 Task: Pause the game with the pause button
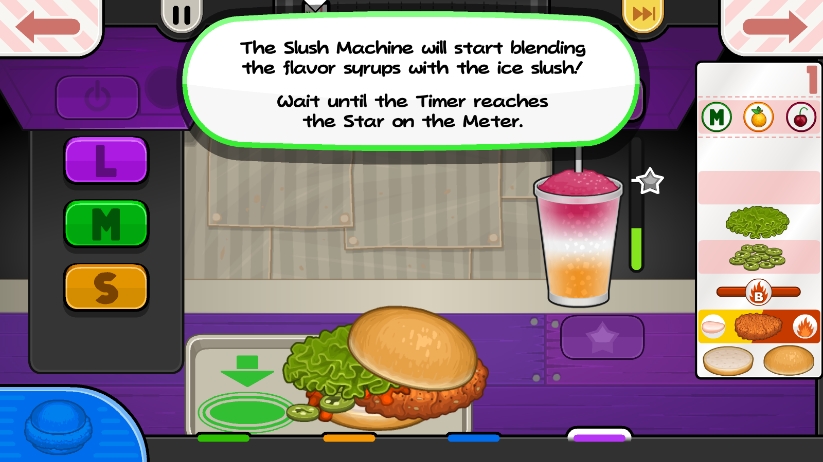183,14
